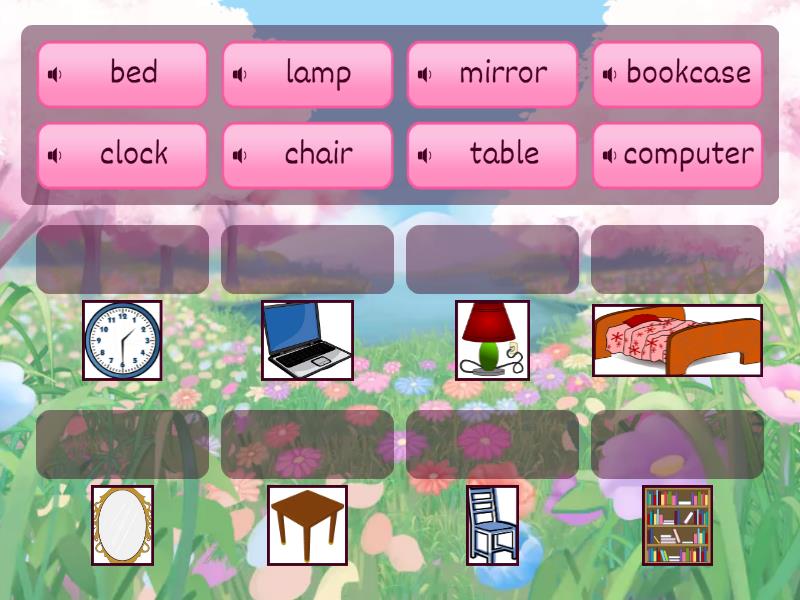Choose the laptop computer picture
This screenshot has width=800, height=600.
coord(307,340)
